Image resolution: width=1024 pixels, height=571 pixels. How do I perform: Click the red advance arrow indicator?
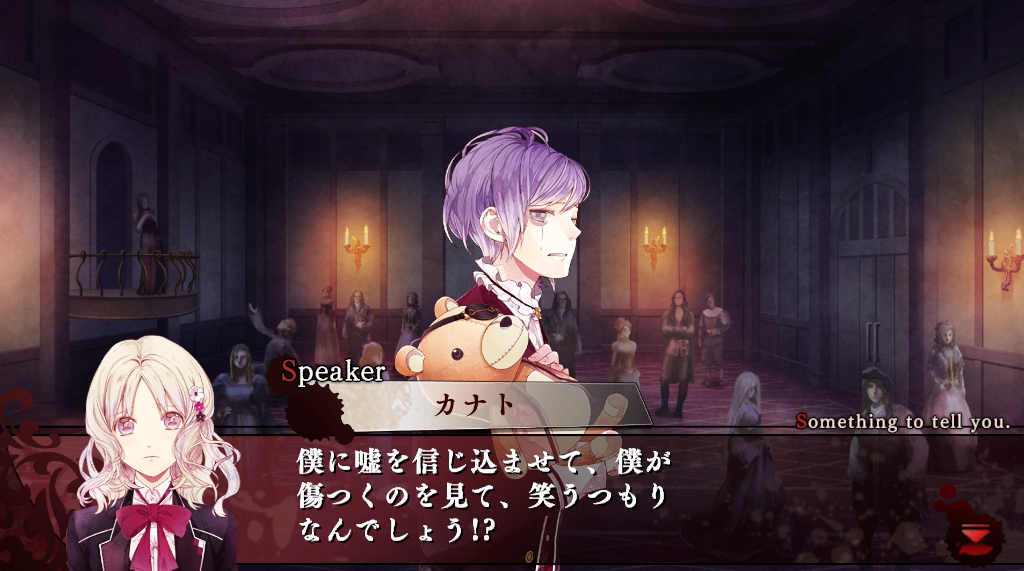coord(973,537)
